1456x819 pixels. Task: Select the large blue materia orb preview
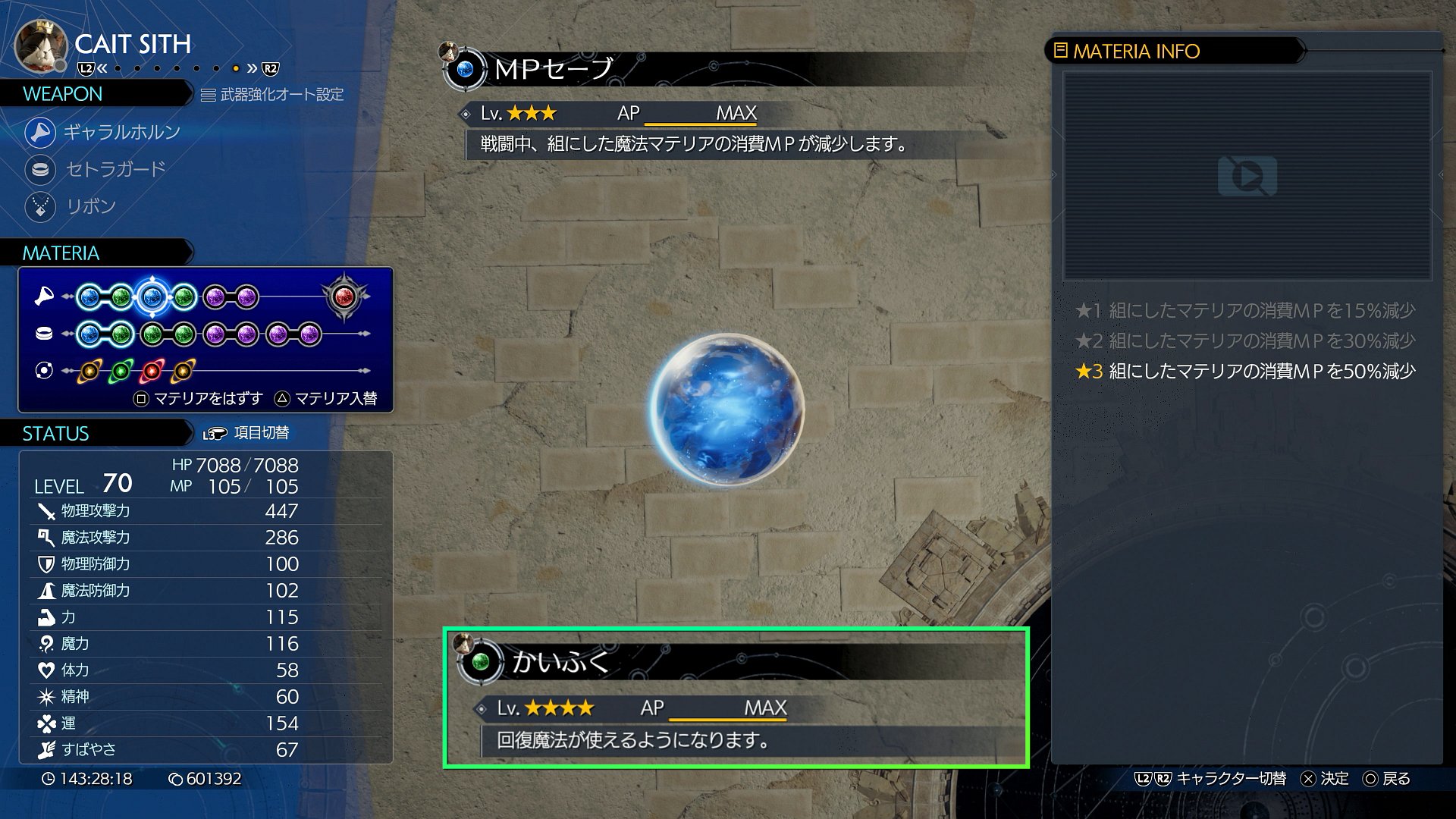click(726, 409)
